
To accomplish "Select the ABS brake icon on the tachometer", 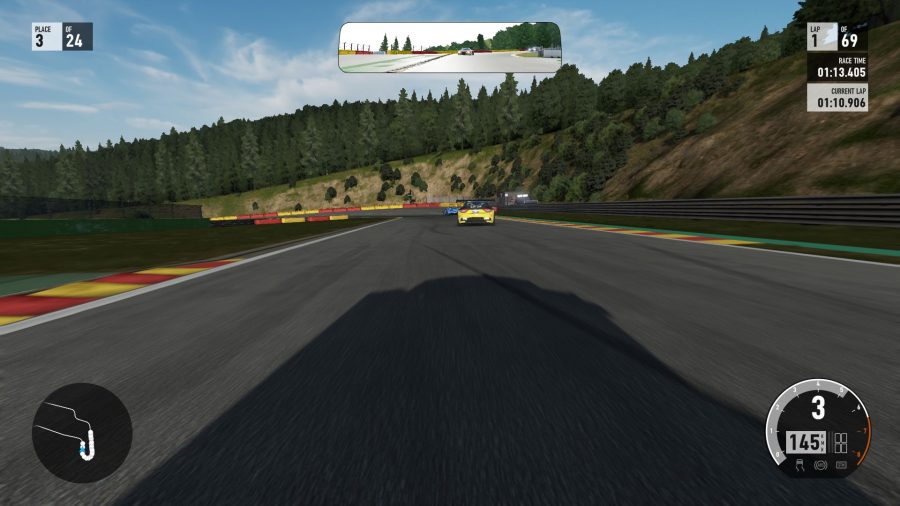I will point(820,465).
